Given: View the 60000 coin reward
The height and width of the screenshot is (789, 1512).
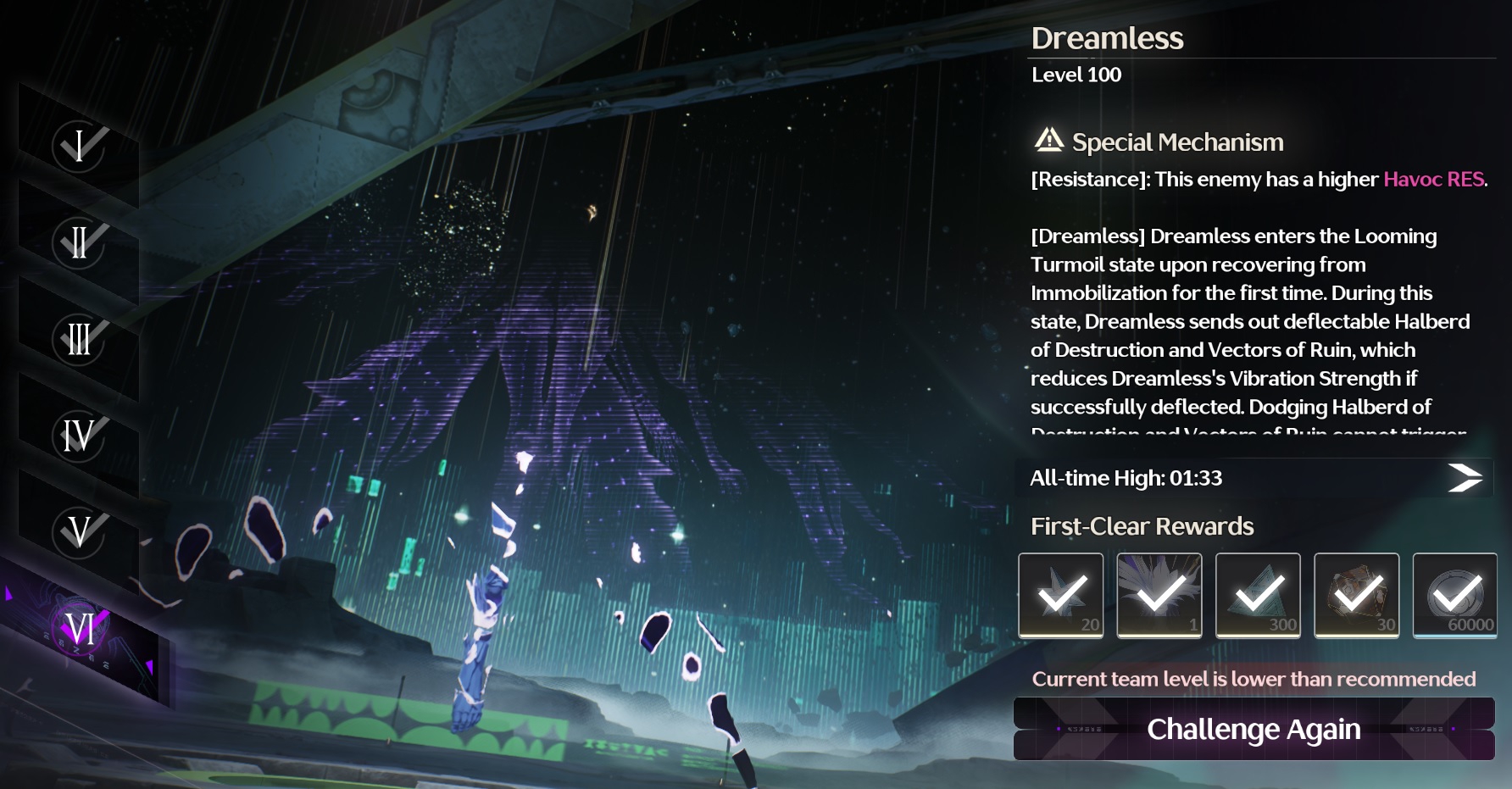Looking at the screenshot, I should [x=1454, y=595].
